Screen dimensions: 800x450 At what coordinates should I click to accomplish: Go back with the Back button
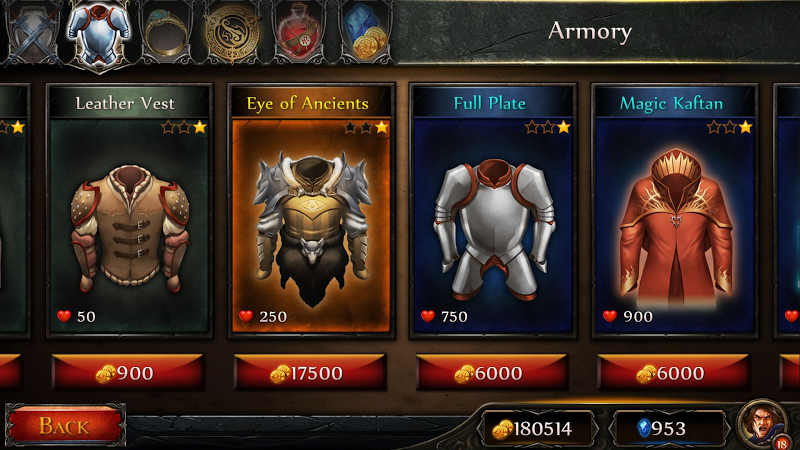coord(65,426)
